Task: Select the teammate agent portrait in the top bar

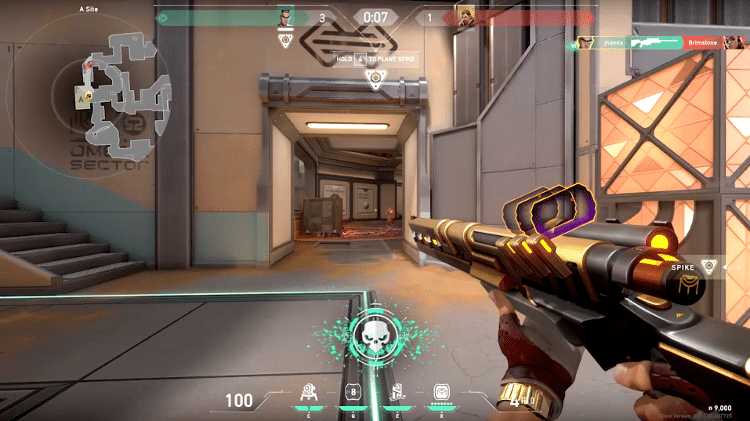Action: point(286,16)
